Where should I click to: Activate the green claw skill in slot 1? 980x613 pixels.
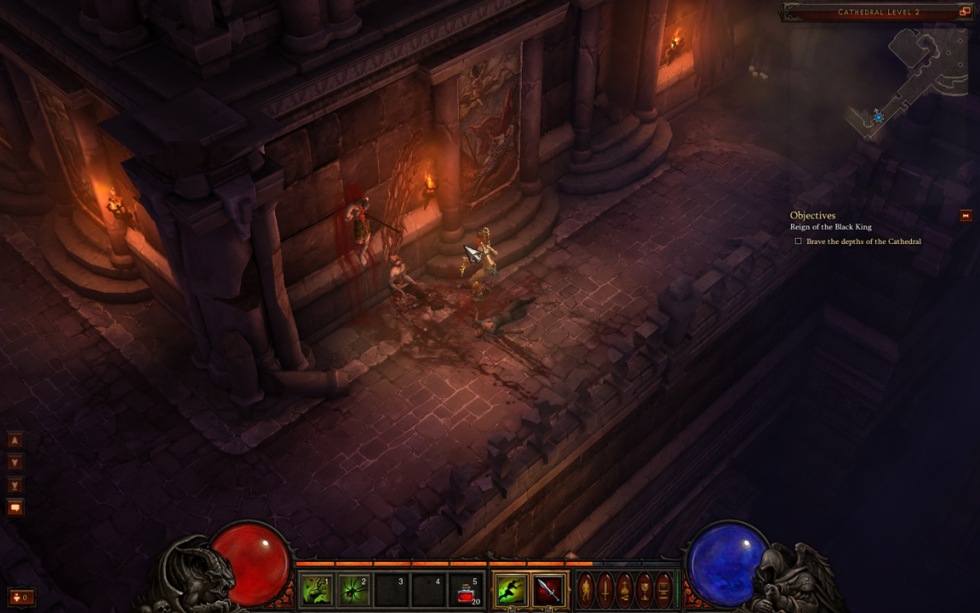(x=317, y=589)
